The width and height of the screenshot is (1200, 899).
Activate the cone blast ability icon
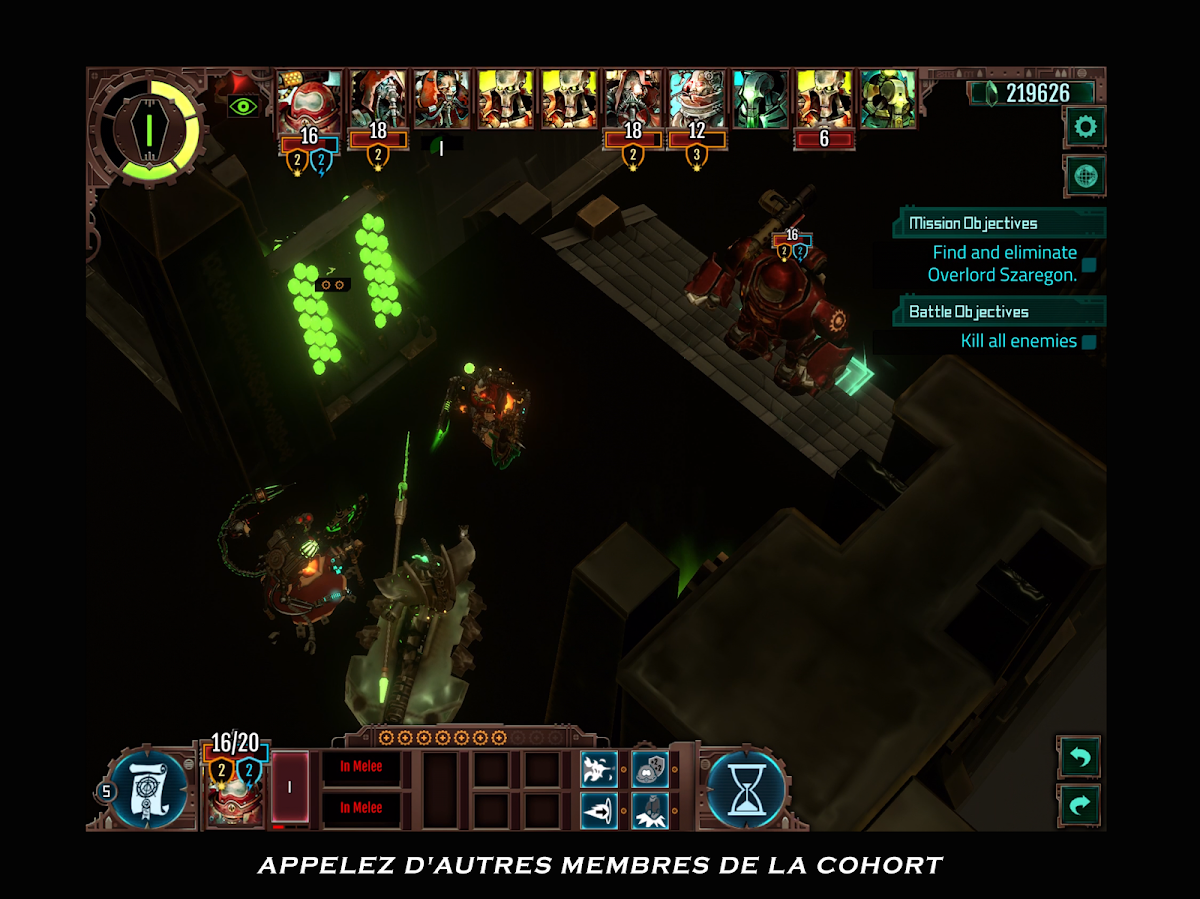(x=599, y=809)
